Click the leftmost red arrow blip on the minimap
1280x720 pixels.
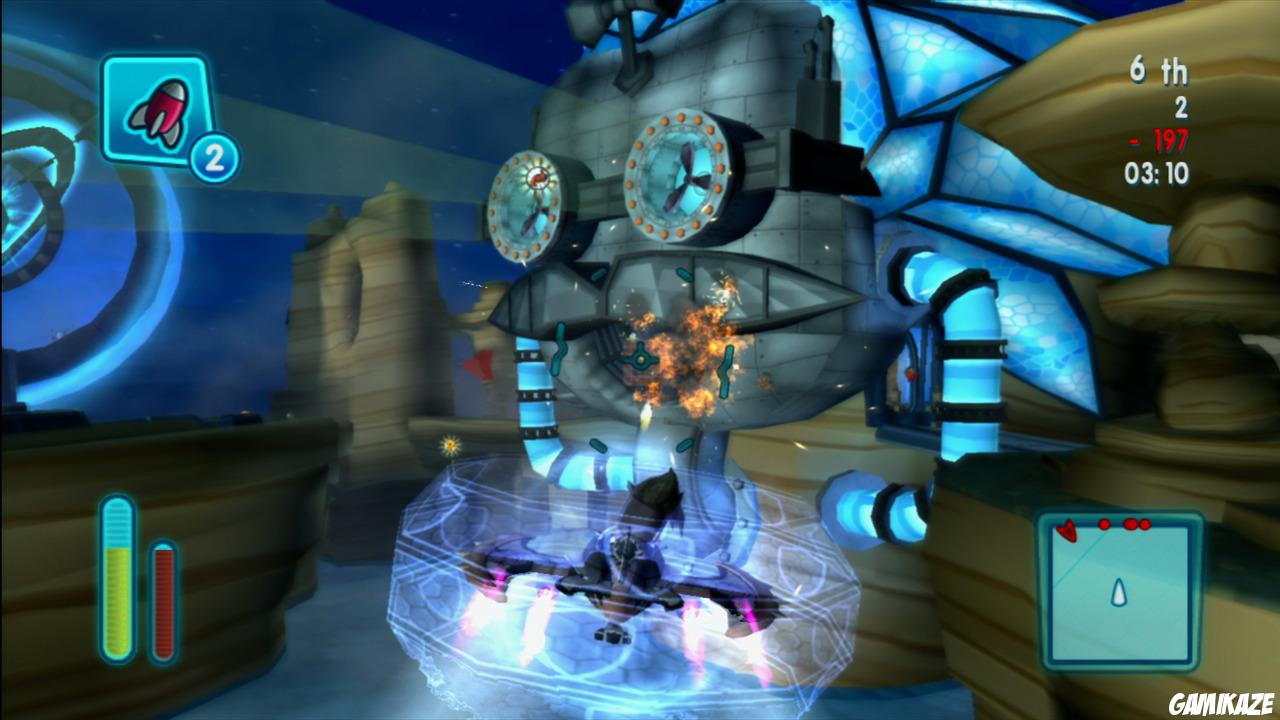pos(1067,531)
